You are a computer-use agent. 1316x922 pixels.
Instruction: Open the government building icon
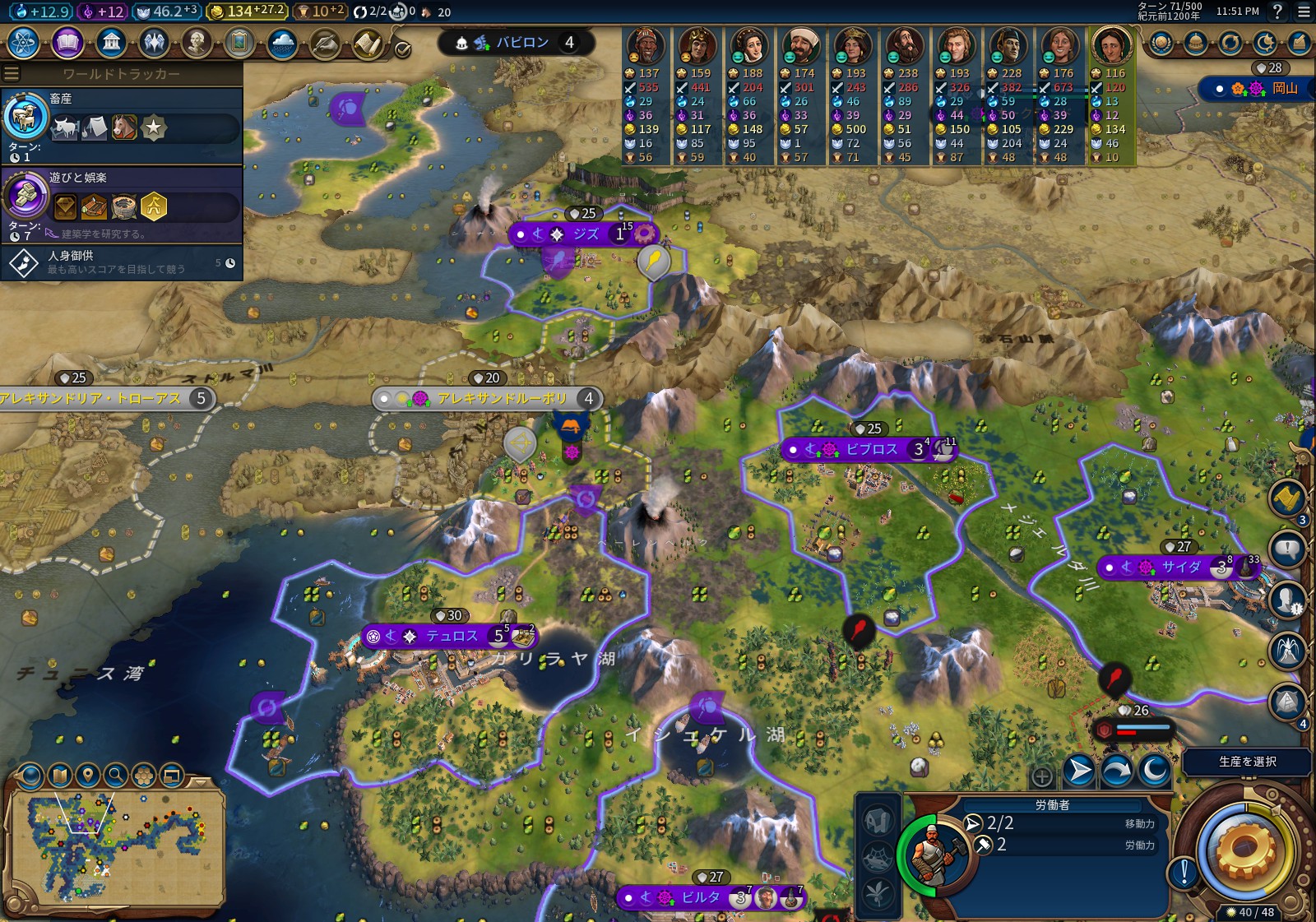pyautogui.click(x=111, y=43)
